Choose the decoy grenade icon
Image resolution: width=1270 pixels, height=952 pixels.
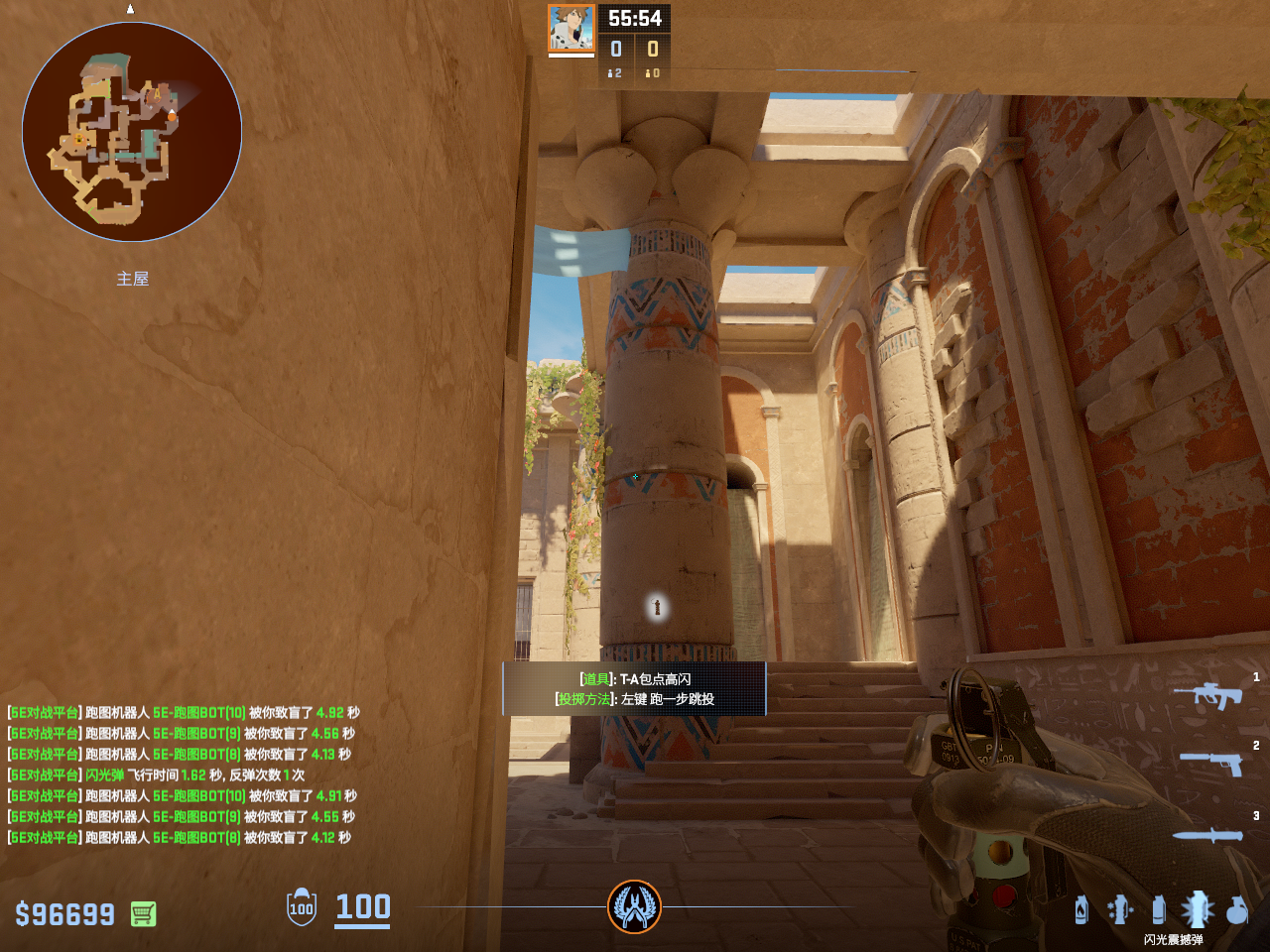pos(1120,909)
